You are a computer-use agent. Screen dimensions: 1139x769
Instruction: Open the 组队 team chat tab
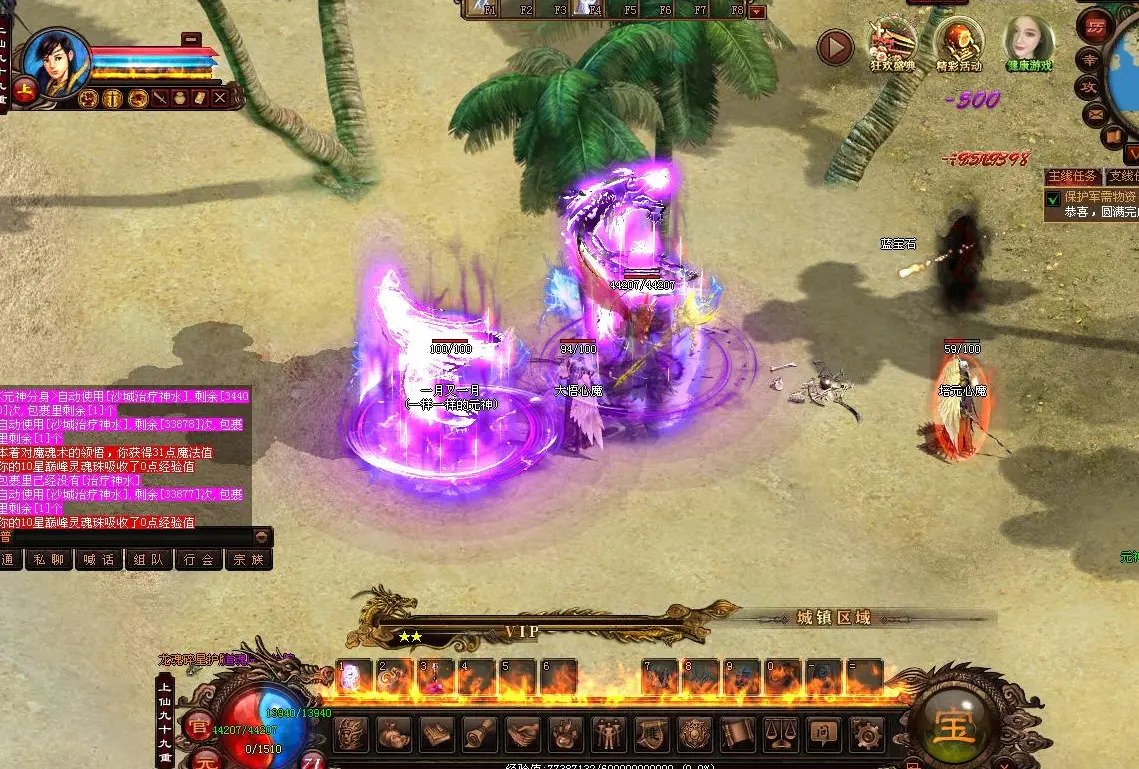tap(149, 560)
